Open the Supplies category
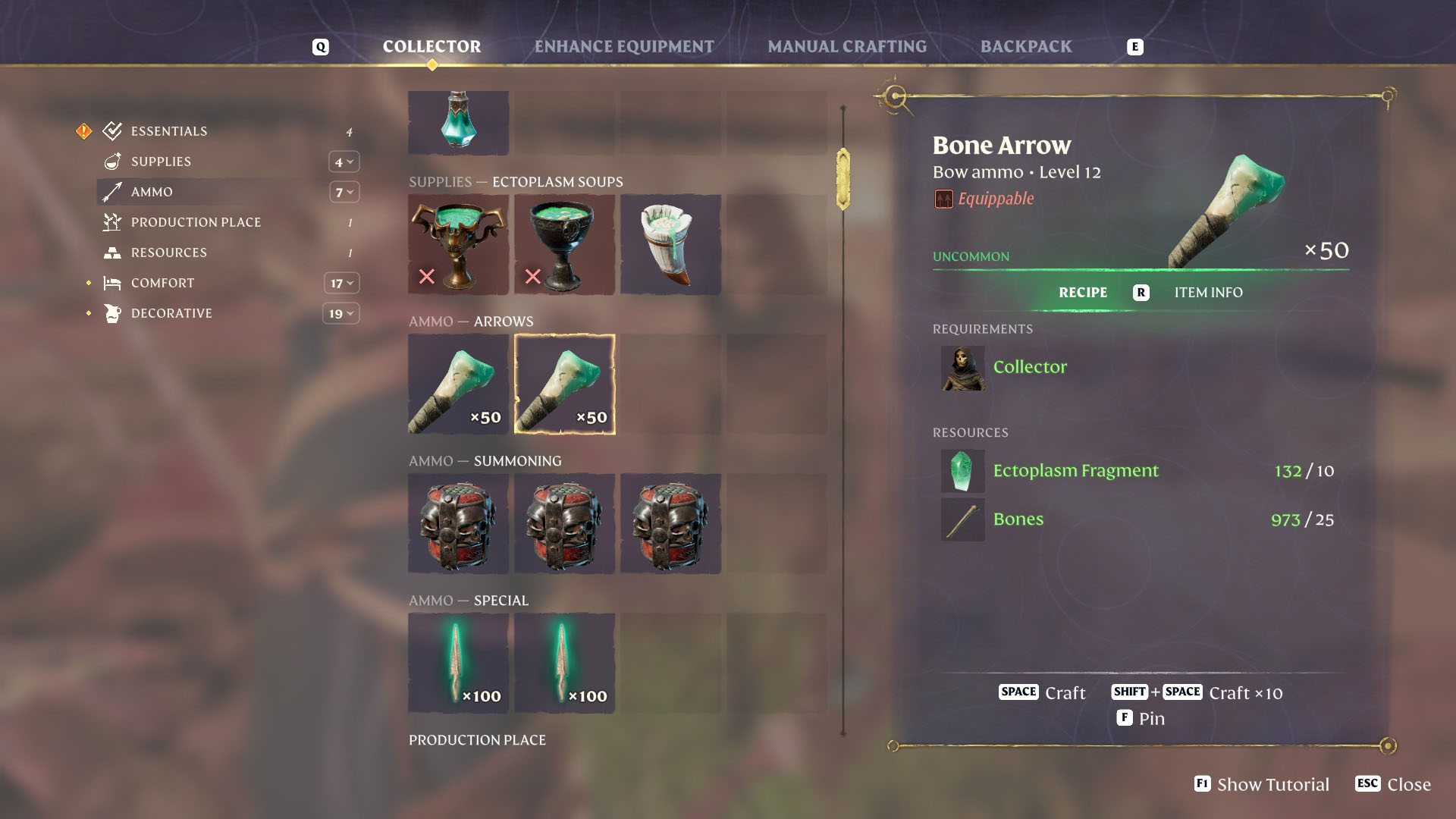Viewport: 1456px width, 819px height. [x=161, y=162]
